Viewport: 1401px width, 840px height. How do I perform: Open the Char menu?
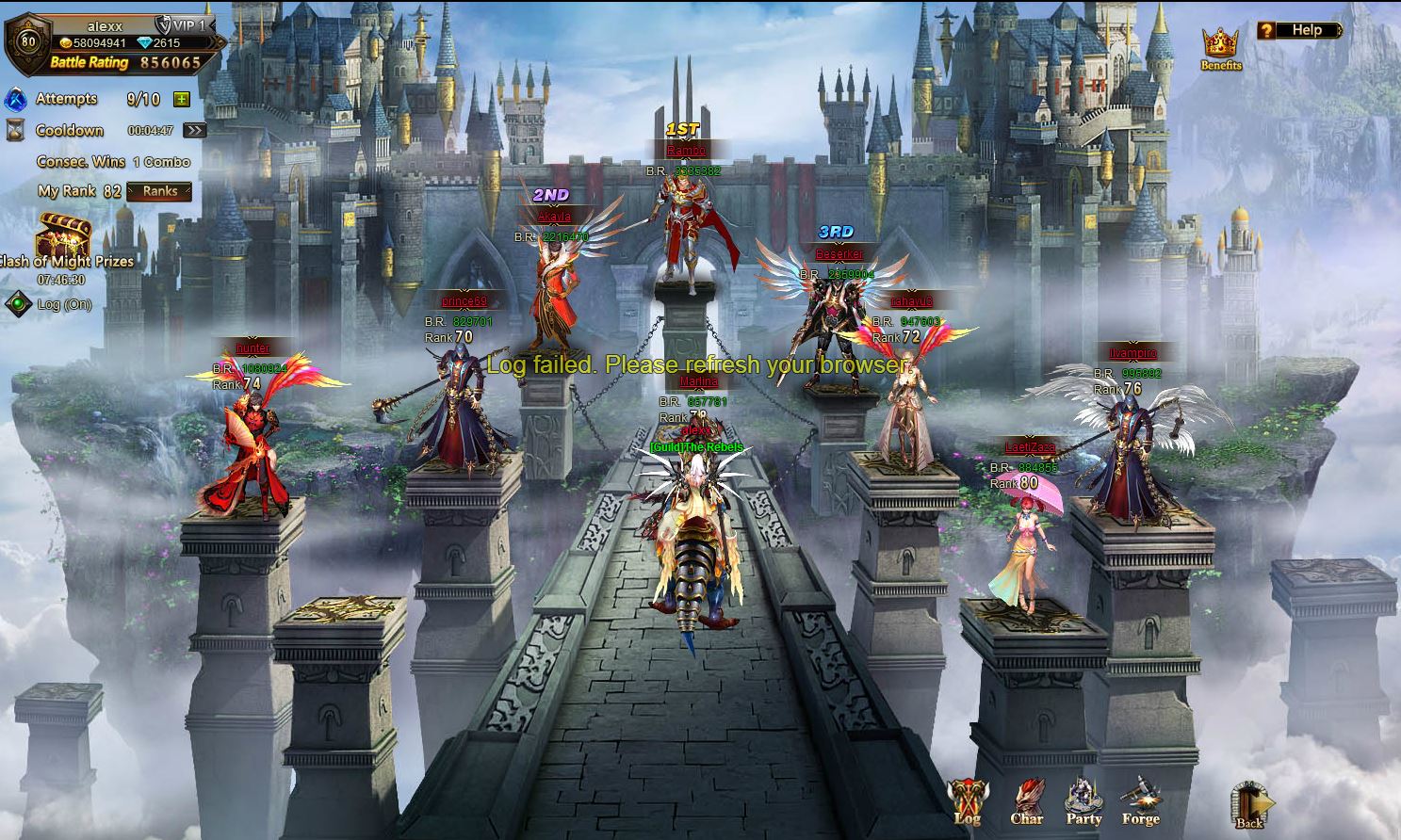click(1026, 802)
